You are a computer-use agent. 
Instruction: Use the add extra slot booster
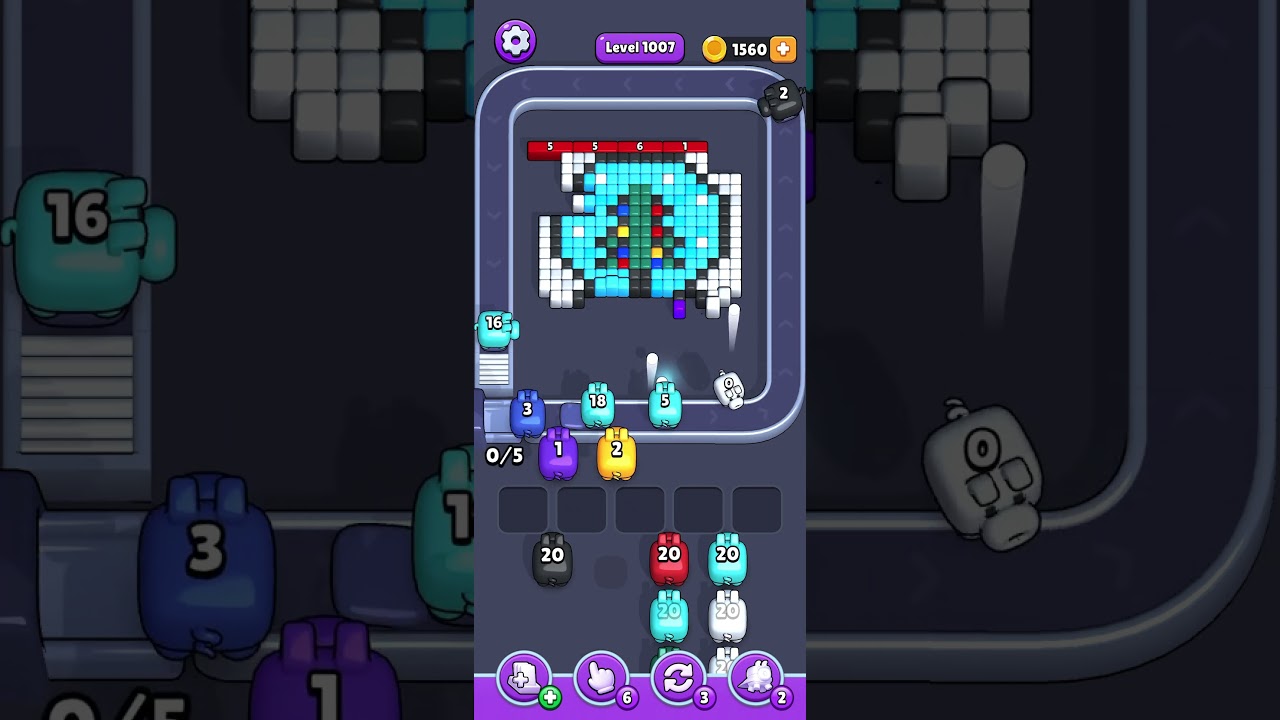click(524, 679)
